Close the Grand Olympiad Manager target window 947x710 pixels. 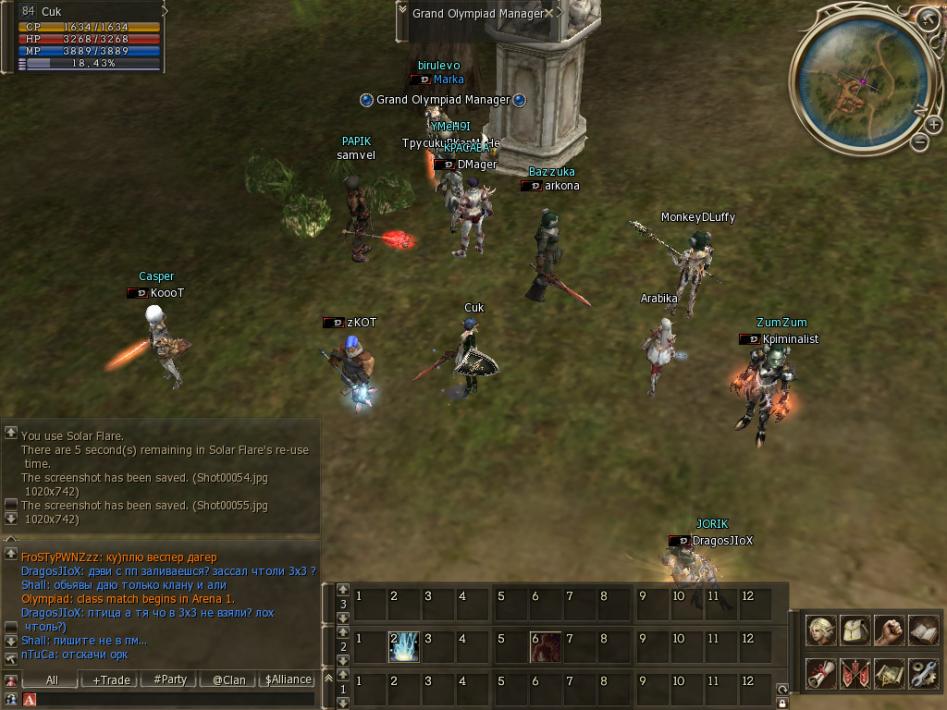pyautogui.click(x=549, y=14)
